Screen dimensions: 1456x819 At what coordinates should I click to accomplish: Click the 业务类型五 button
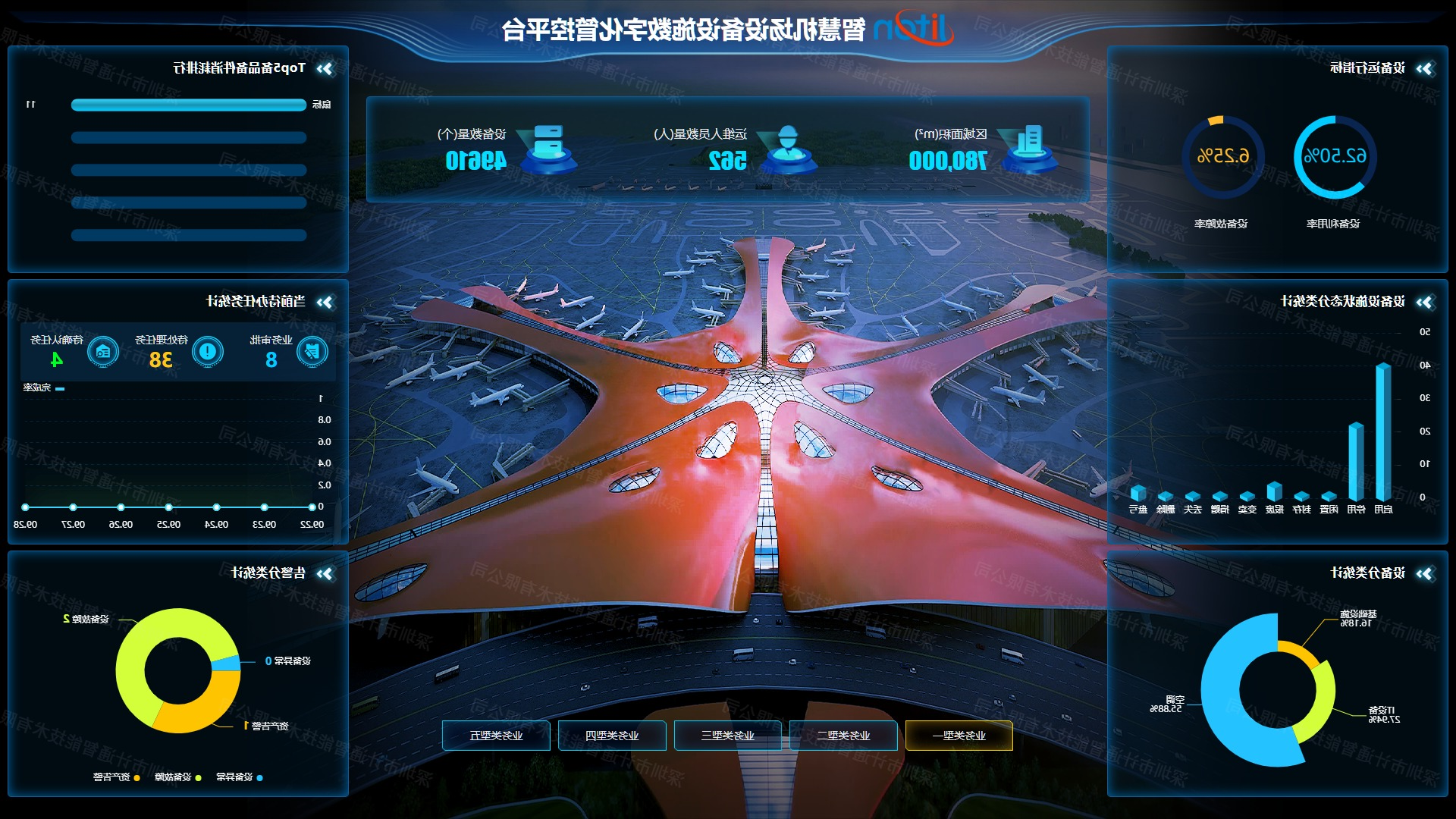click(496, 736)
